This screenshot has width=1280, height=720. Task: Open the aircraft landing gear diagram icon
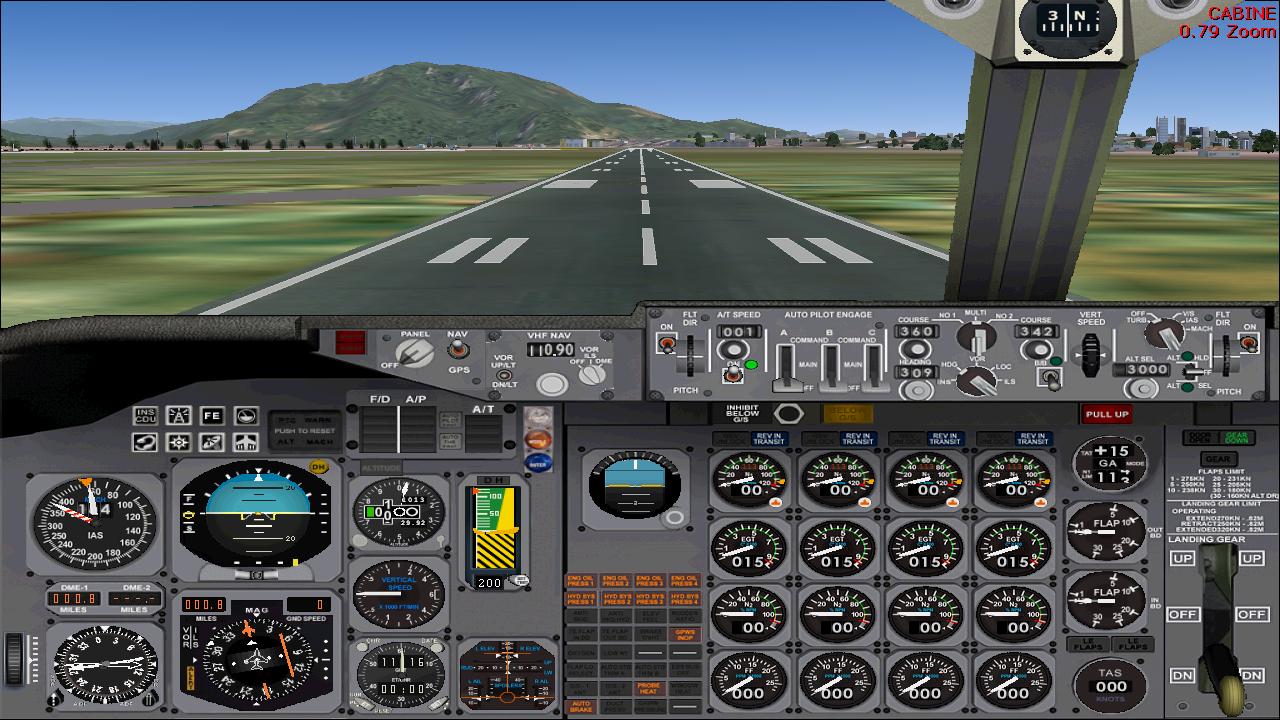coord(244,441)
